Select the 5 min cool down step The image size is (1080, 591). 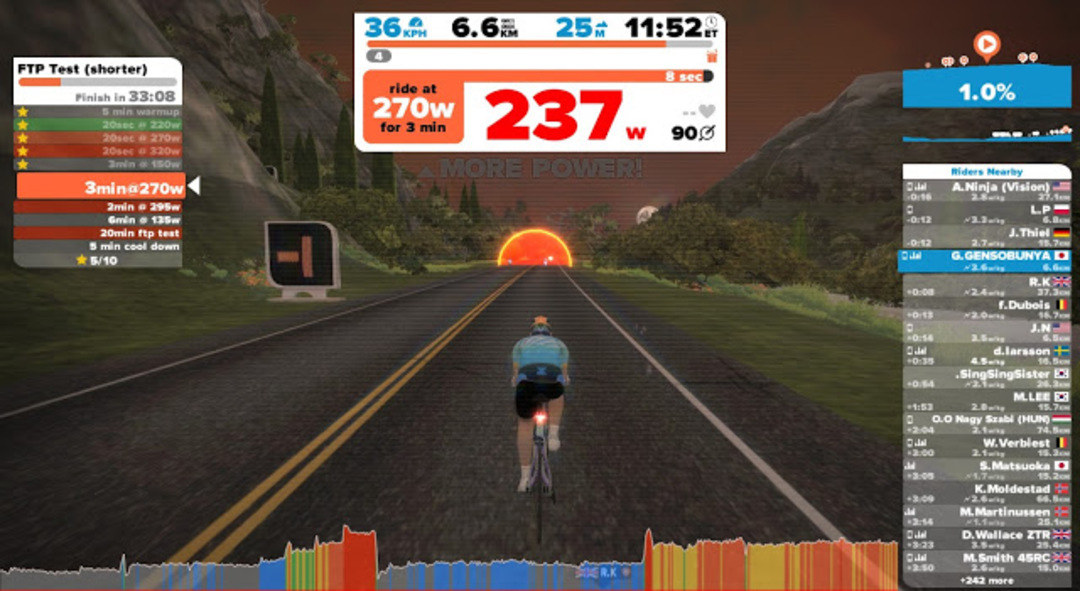[x=98, y=246]
